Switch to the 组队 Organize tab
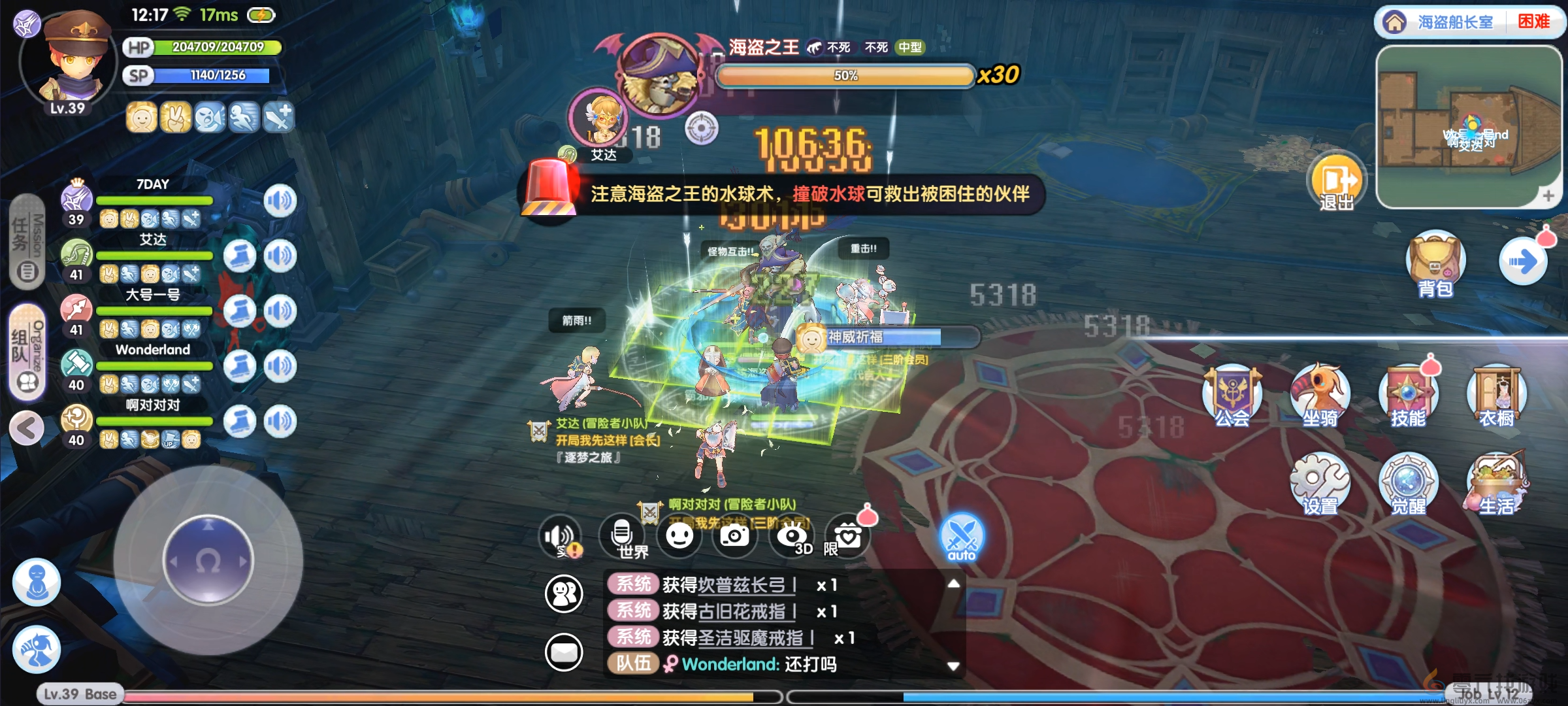This screenshot has width=1568, height=706. point(27,352)
